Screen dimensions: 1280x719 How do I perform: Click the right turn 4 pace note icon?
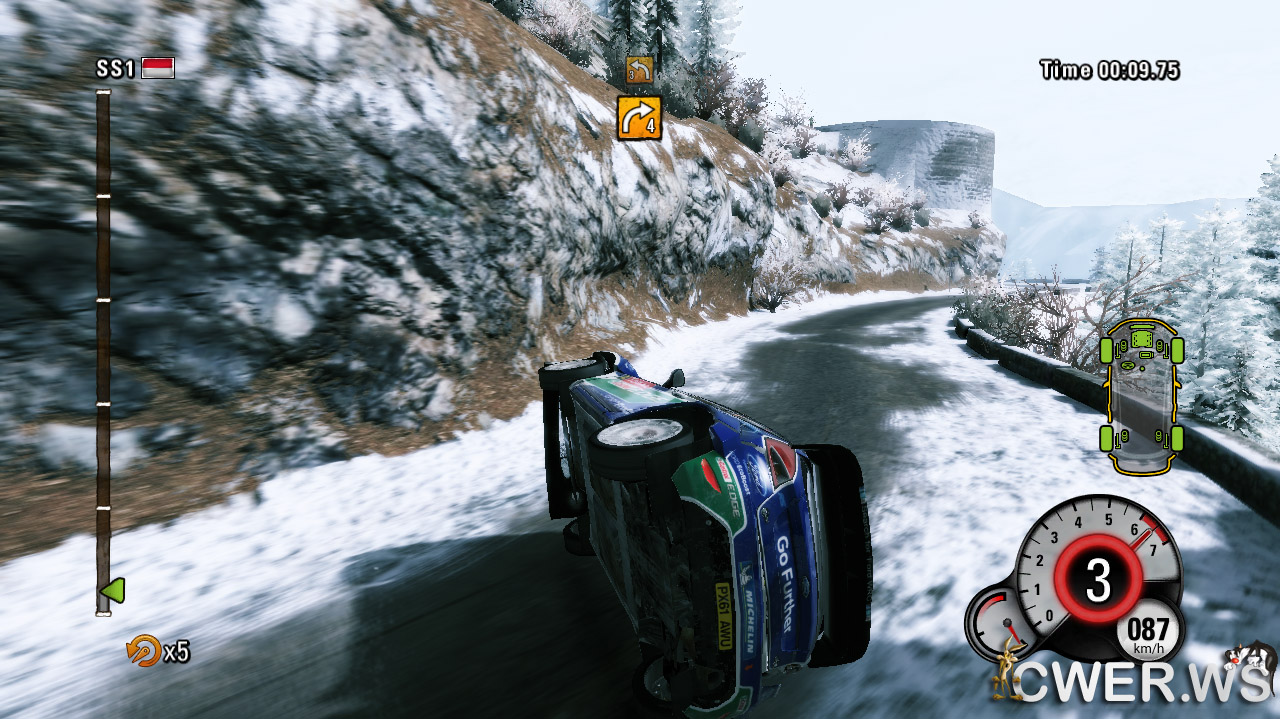(x=639, y=117)
